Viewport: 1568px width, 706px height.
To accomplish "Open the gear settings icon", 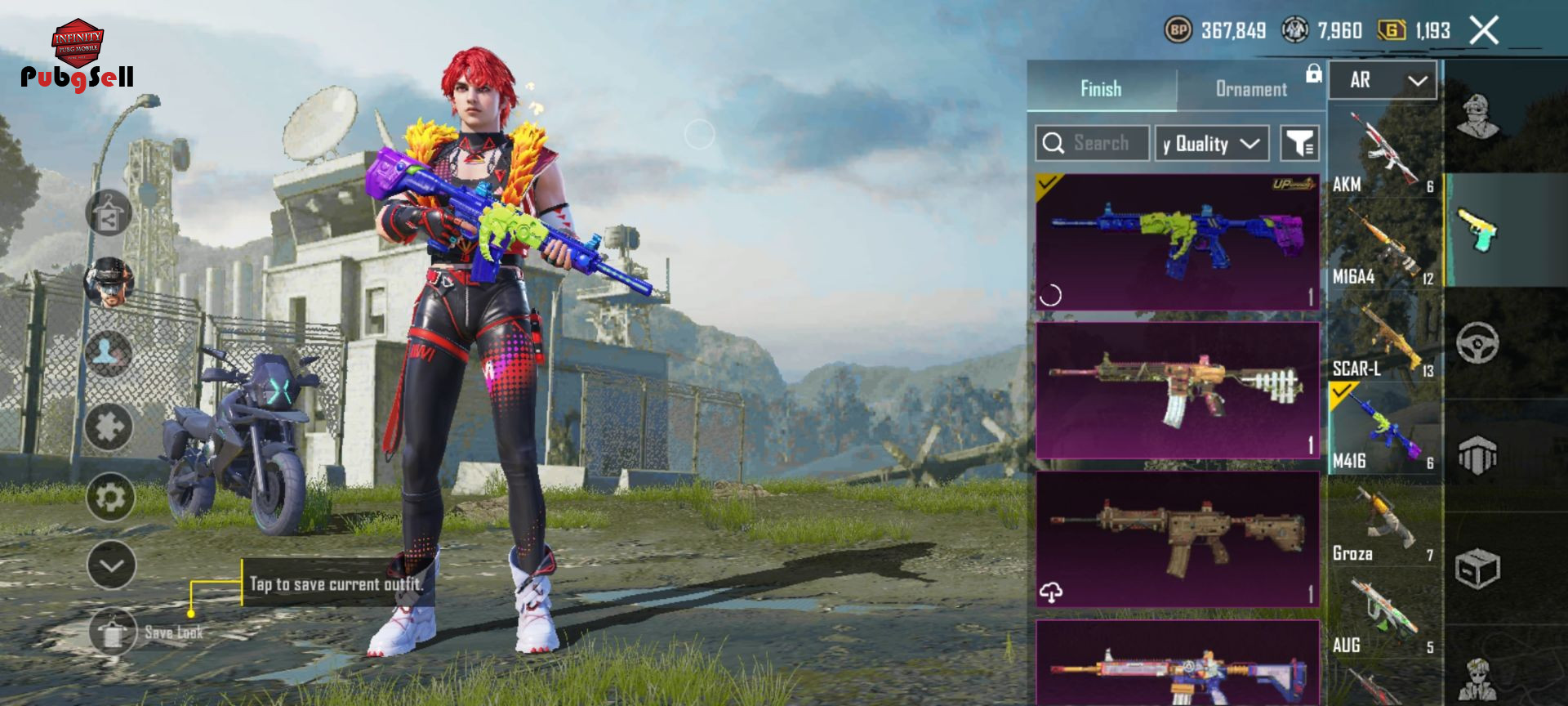I will tap(110, 497).
